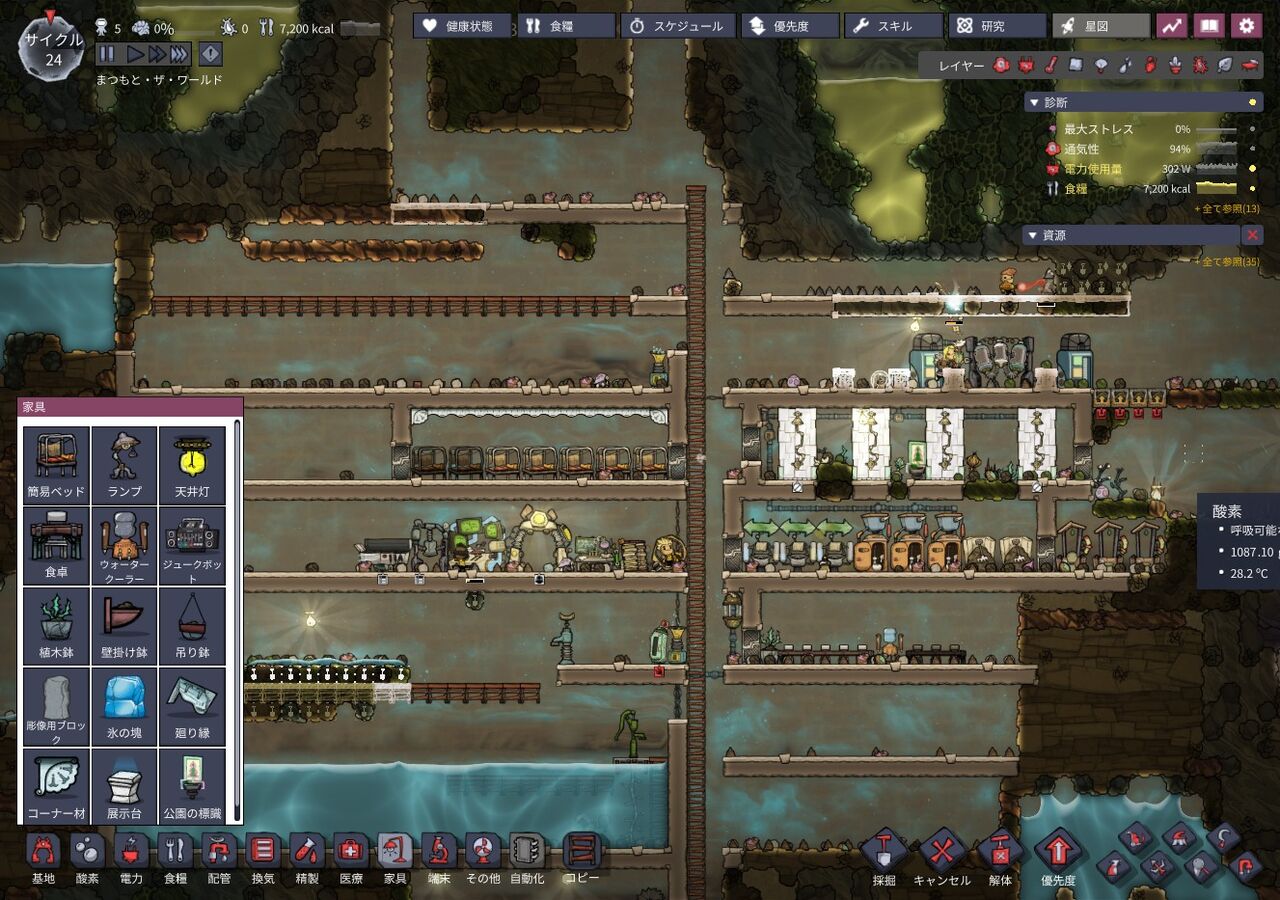
Task: Open the 食糧 consumables screen
Action: click(x=566, y=26)
